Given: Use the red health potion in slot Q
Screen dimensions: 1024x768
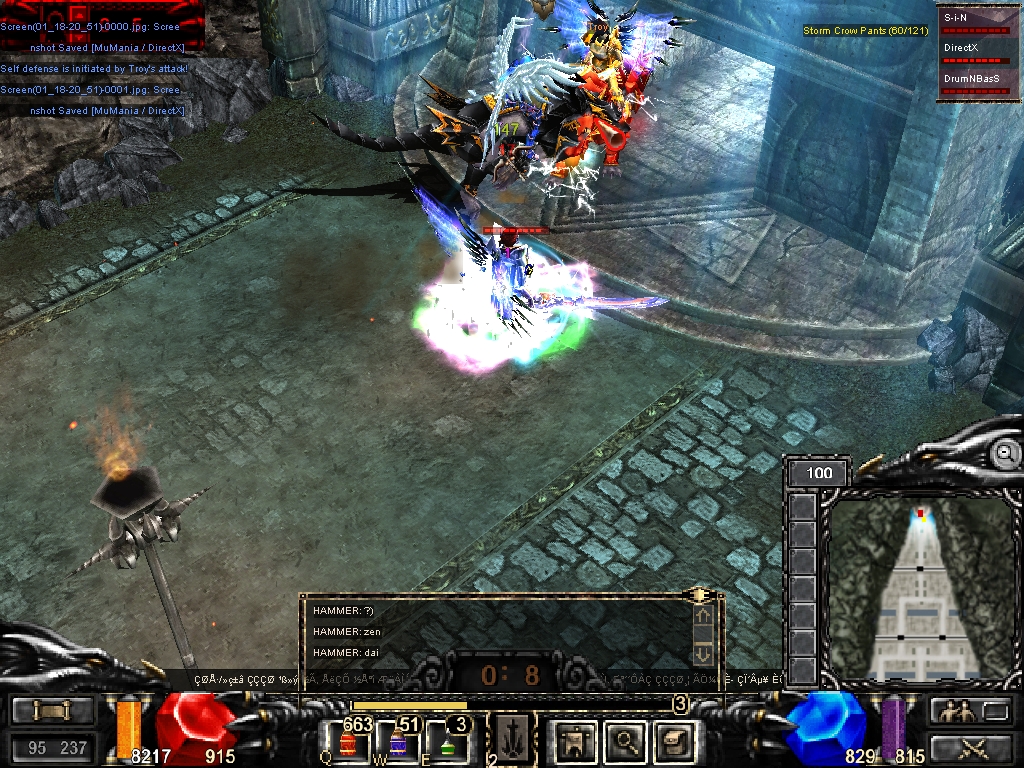Looking at the screenshot, I should pos(348,743).
